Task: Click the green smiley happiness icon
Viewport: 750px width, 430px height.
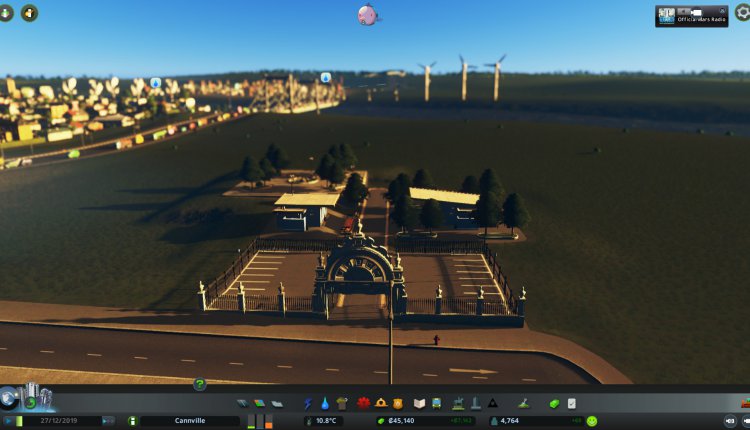Action: point(591,421)
